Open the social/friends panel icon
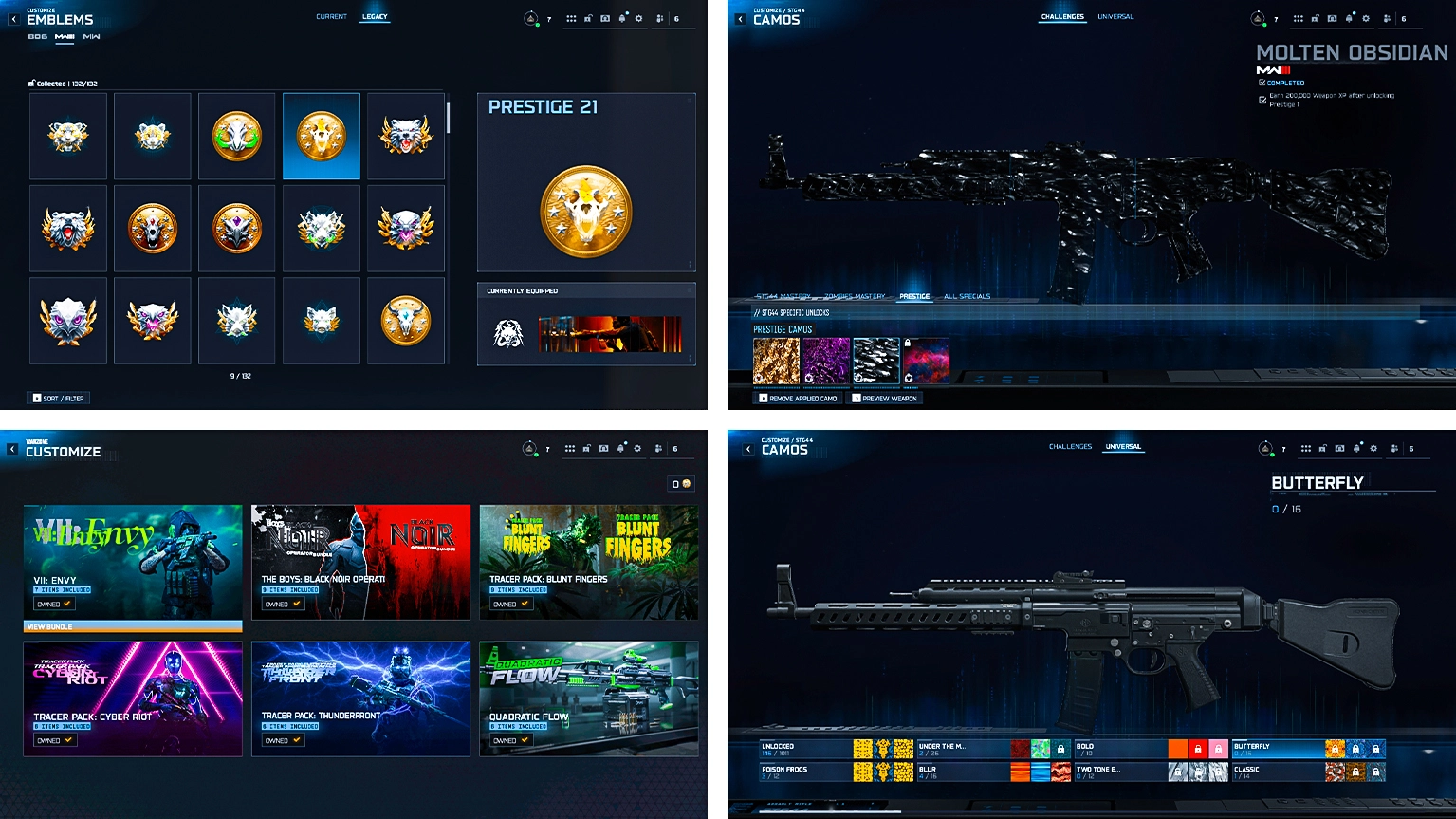Image resolution: width=1456 pixels, height=819 pixels. (x=658, y=17)
